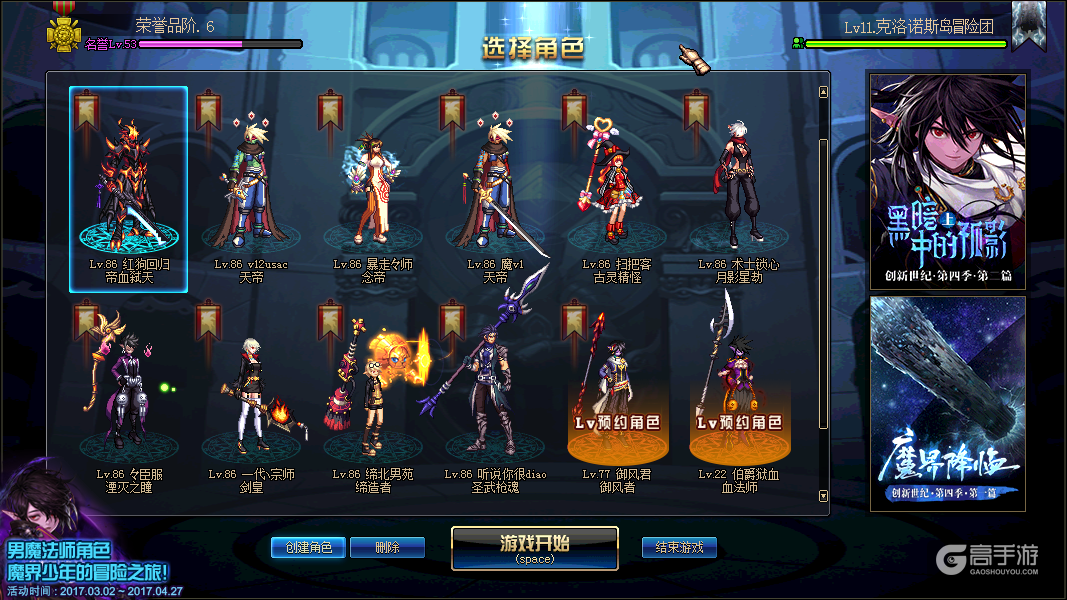Pick the 天帝 character 魔v1
The width and height of the screenshot is (1067, 600).
point(494,190)
